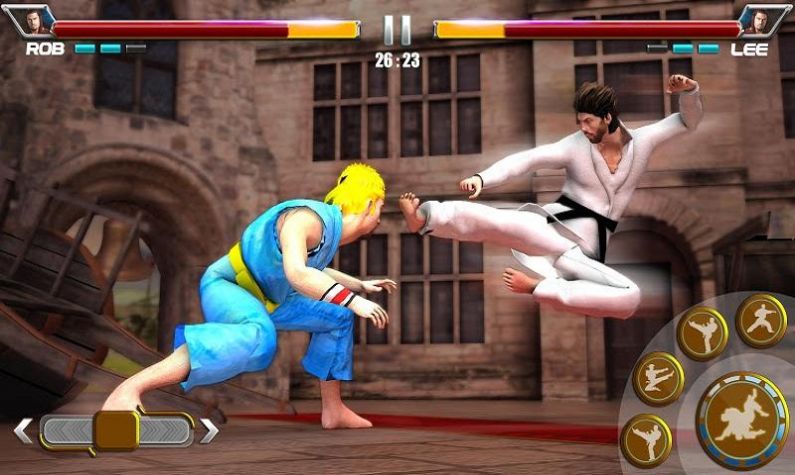Pause the fight with the pause button
Screen dimensions: 795x475
coord(397,30)
